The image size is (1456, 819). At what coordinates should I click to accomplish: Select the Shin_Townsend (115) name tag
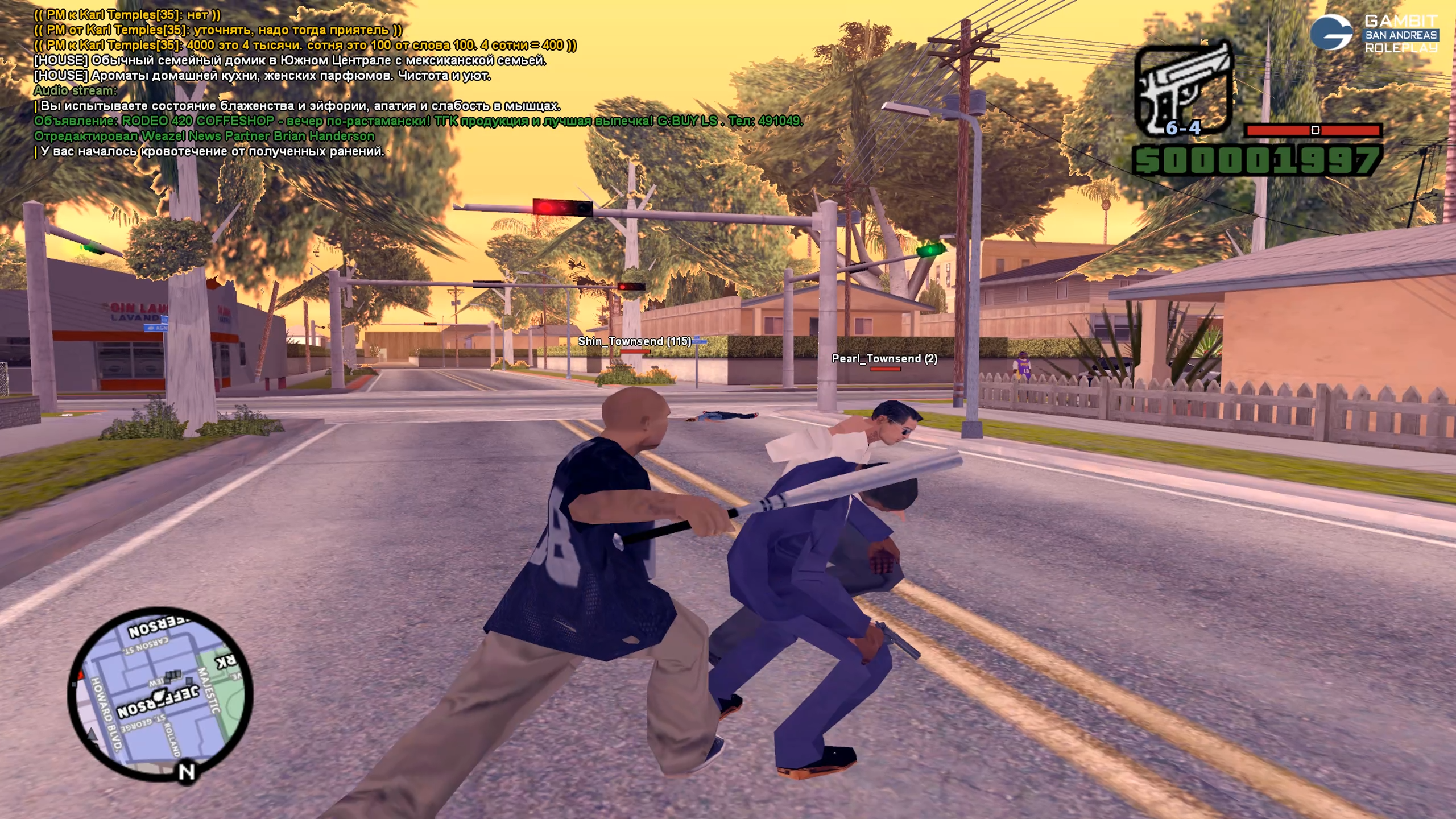[x=634, y=341]
